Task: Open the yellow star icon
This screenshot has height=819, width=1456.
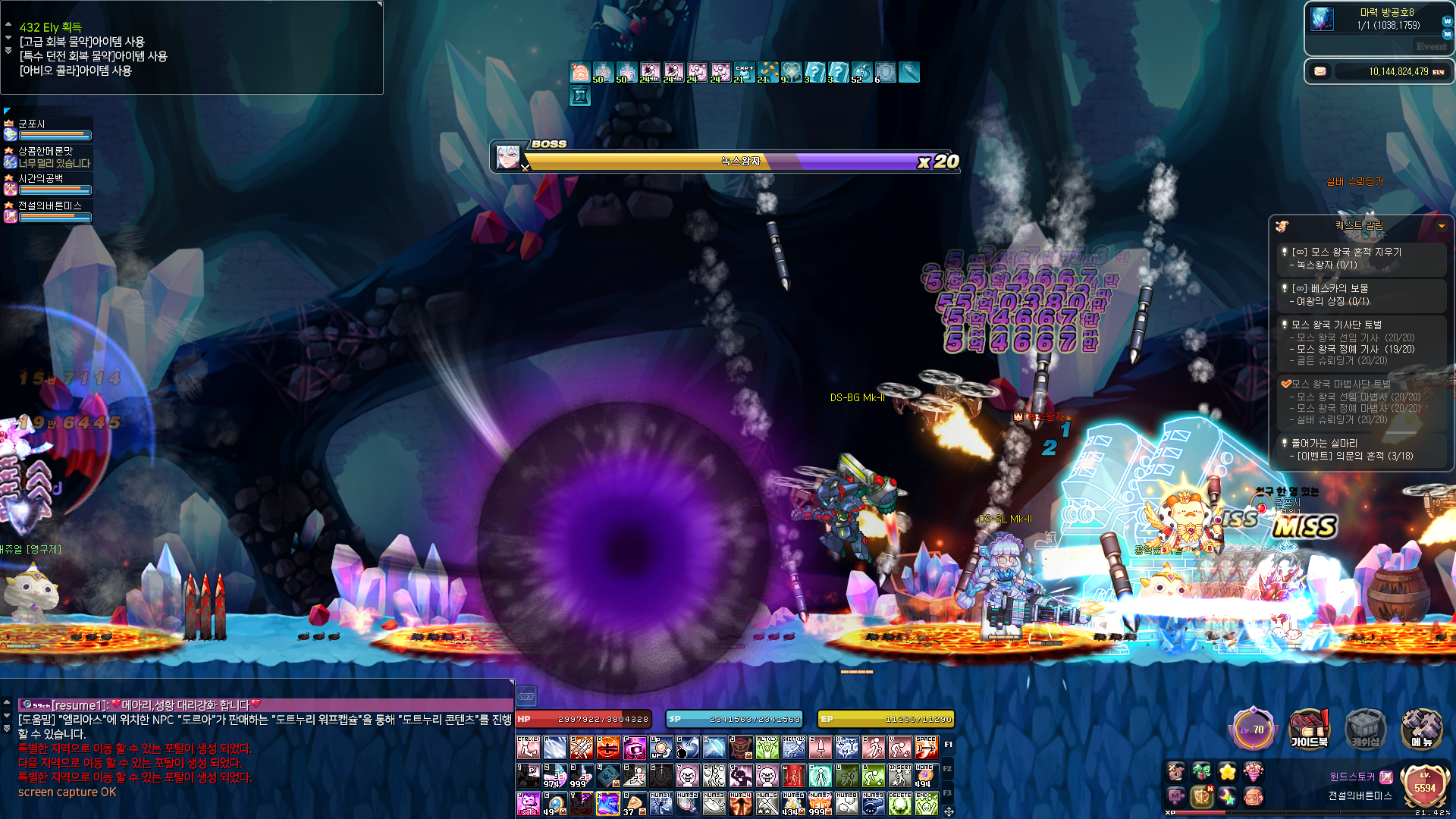Action: [x=1228, y=772]
